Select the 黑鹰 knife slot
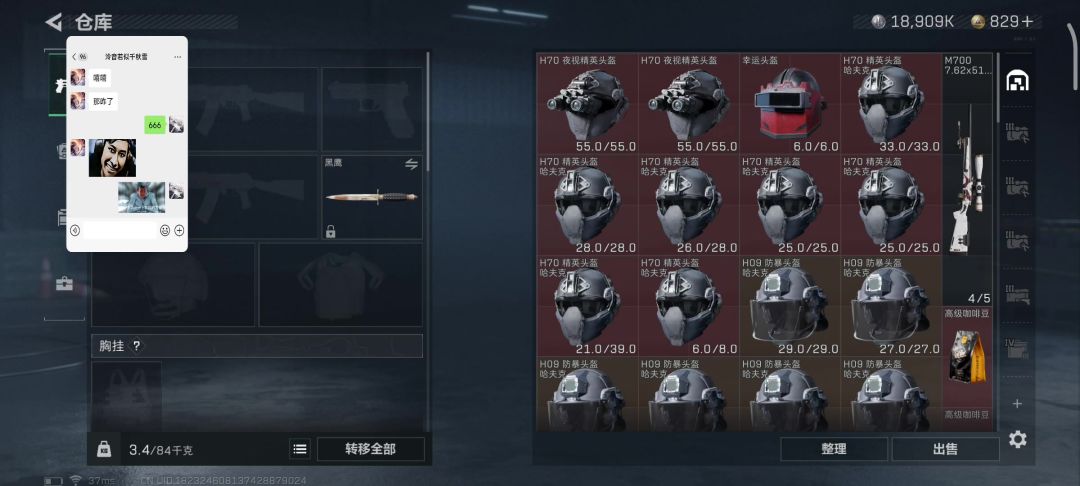Image resolution: width=1080 pixels, height=486 pixels. pyautogui.click(x=371, y=197)
